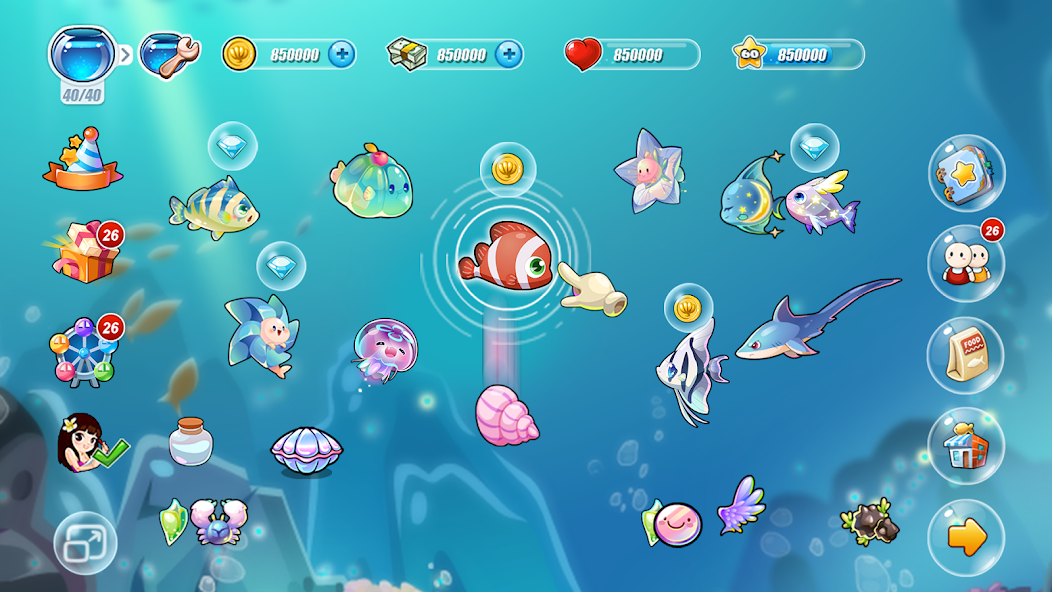Click the orange arrow next bubble
Image resolution: width=1052 pixels, height=592 pixels.
(x=965, y=538)
